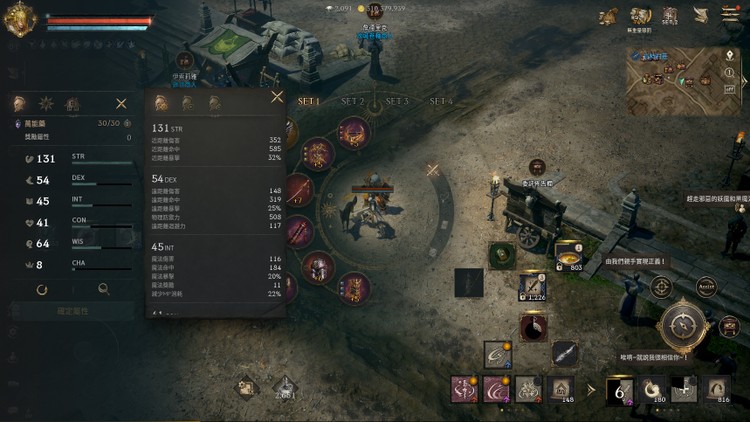Use the house scroll item showing 148
The width and height of the screenshot is (750, 422).
(x=562, y=388)
